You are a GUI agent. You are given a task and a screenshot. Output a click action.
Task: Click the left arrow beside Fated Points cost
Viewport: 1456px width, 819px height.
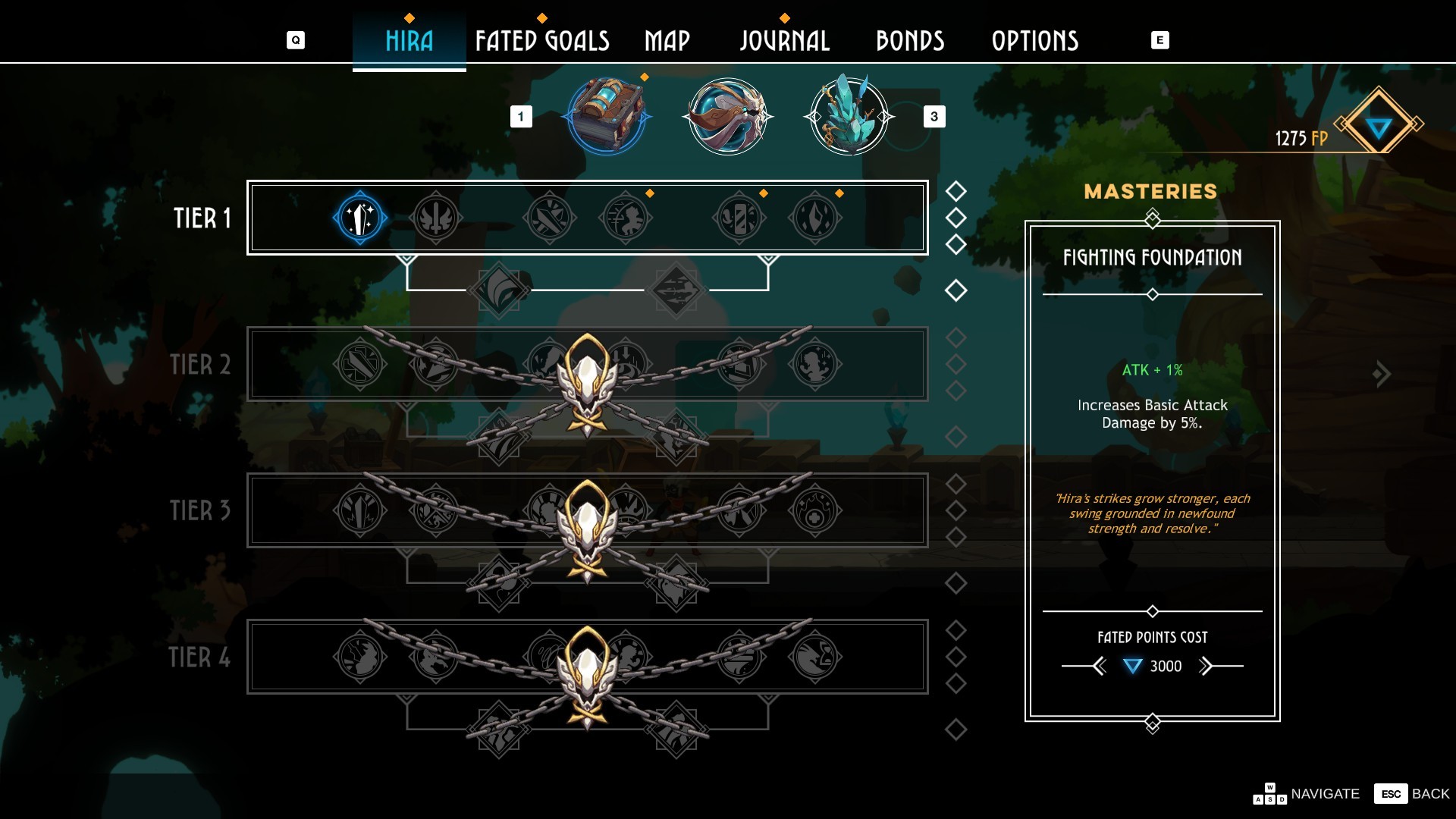point(1099,667)
